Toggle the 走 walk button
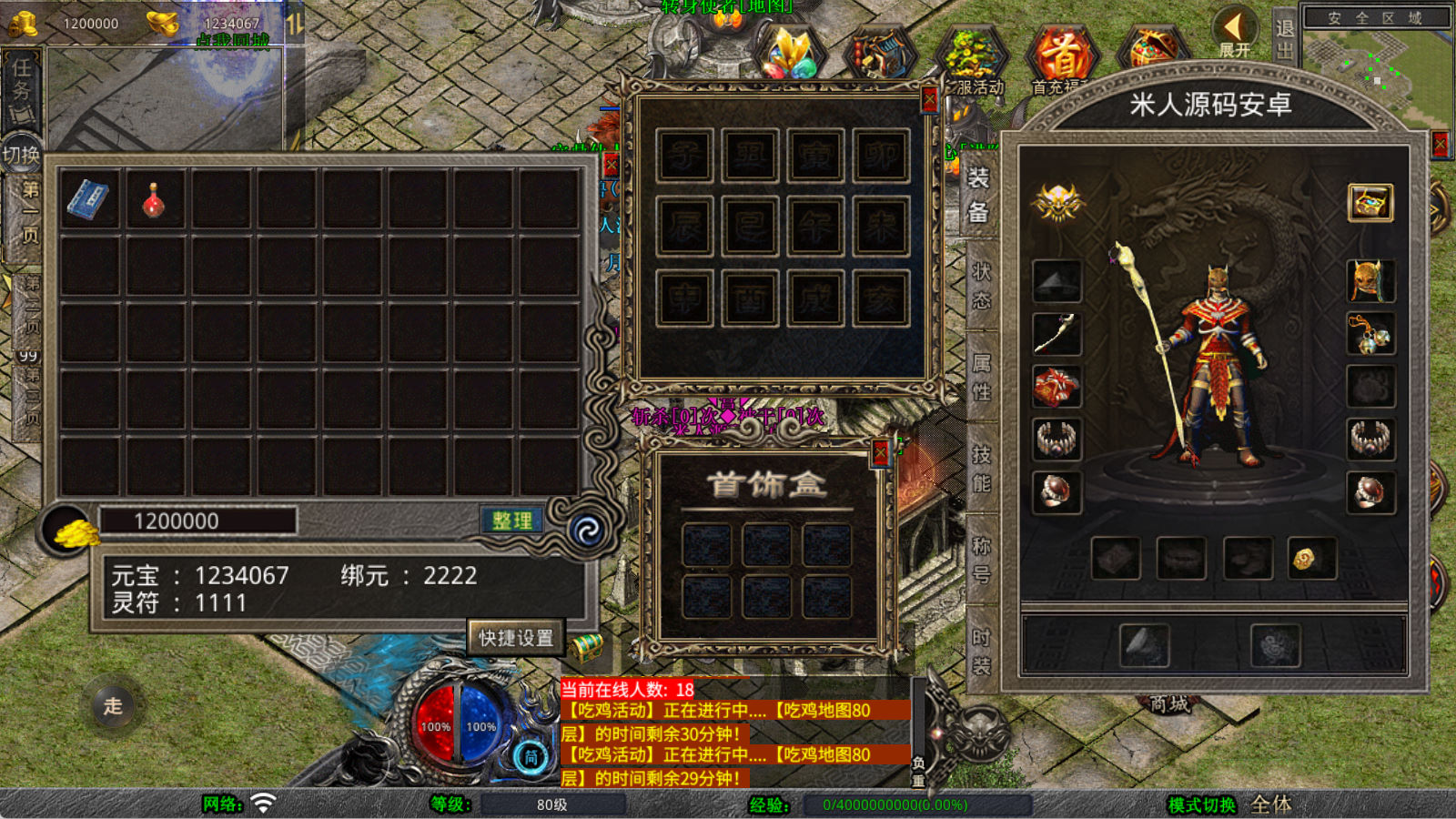The image size is (1456, 819). pos(113,706)
